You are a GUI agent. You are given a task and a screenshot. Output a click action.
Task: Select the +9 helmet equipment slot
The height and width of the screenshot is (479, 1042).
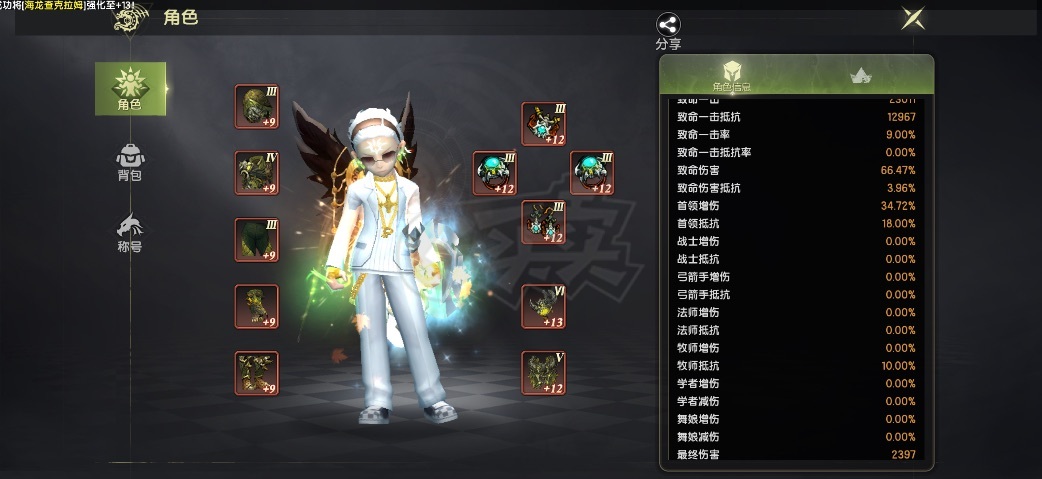click(256, 106)
